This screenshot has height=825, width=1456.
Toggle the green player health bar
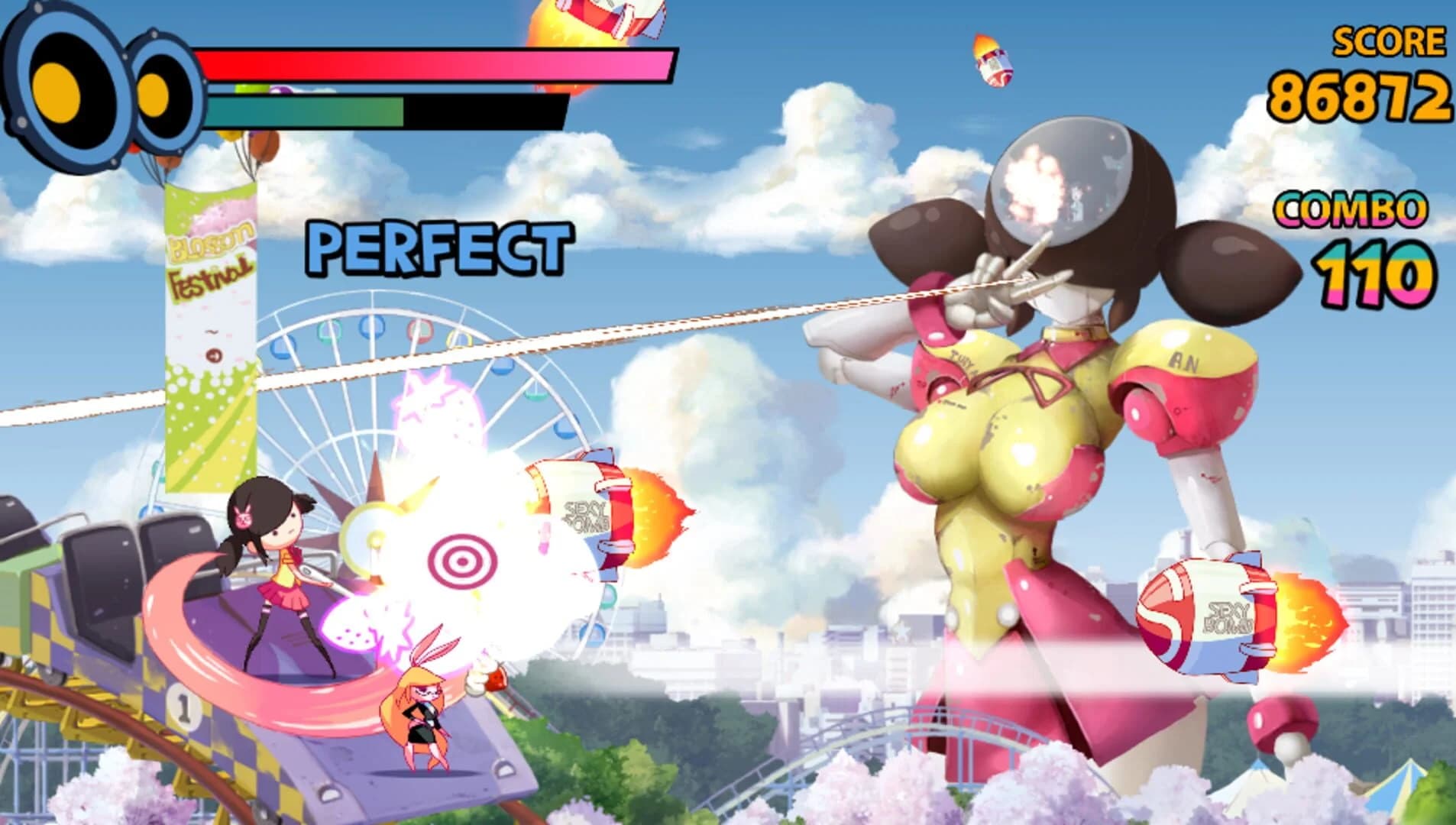[x=306, y=107]
